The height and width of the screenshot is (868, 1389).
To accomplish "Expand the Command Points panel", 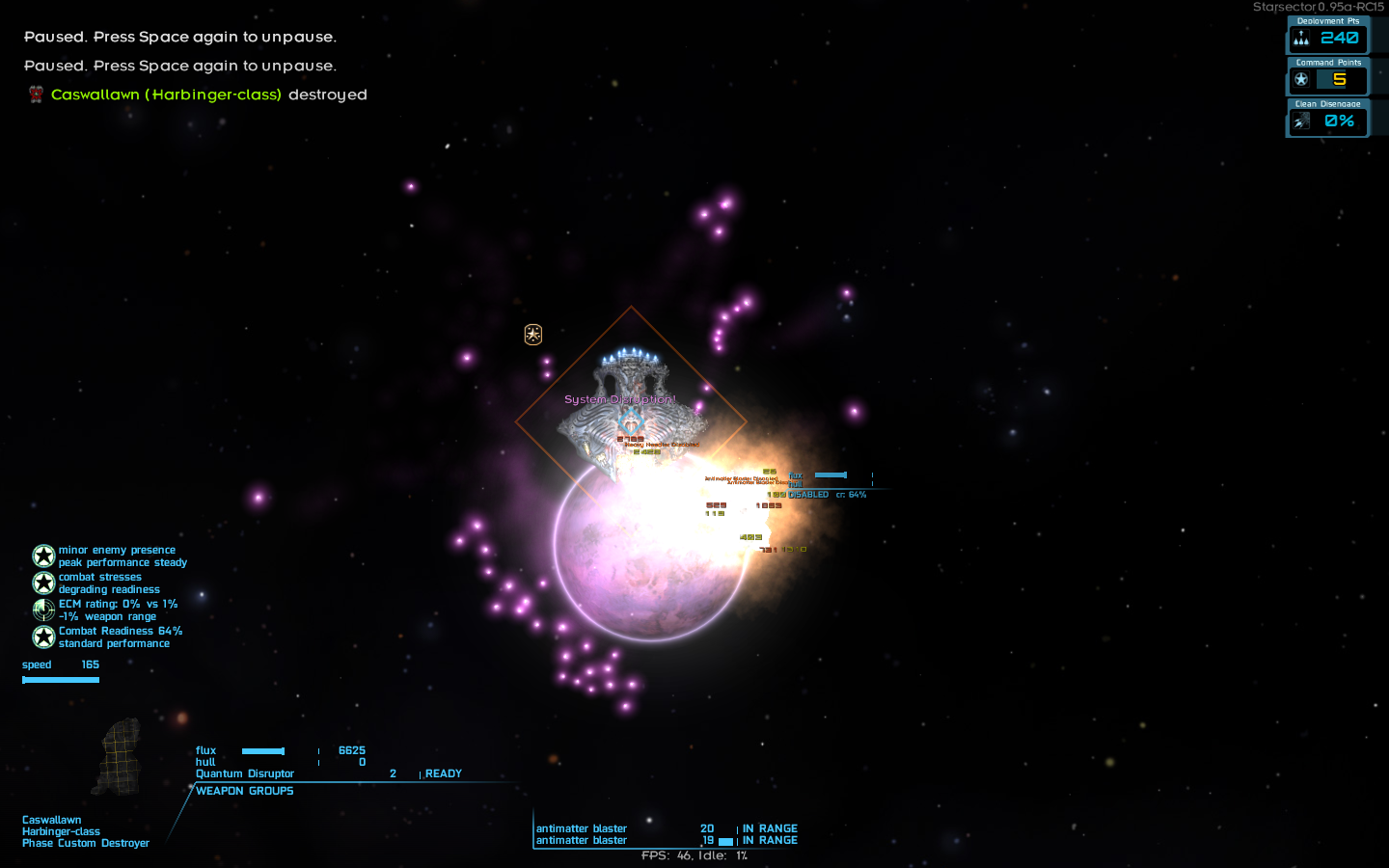I will pos(1328,62).
